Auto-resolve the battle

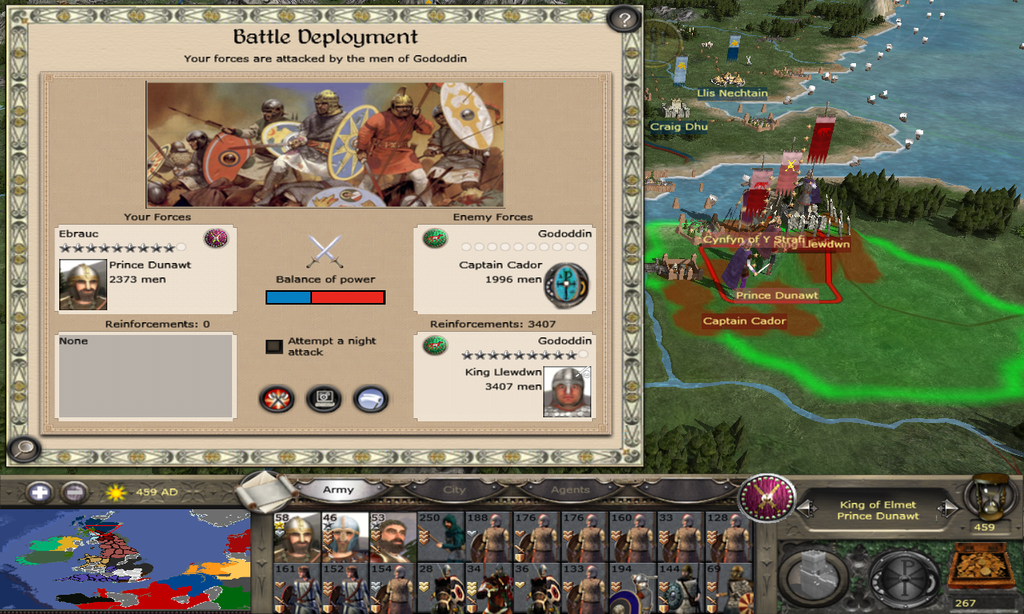coord(323,399)
